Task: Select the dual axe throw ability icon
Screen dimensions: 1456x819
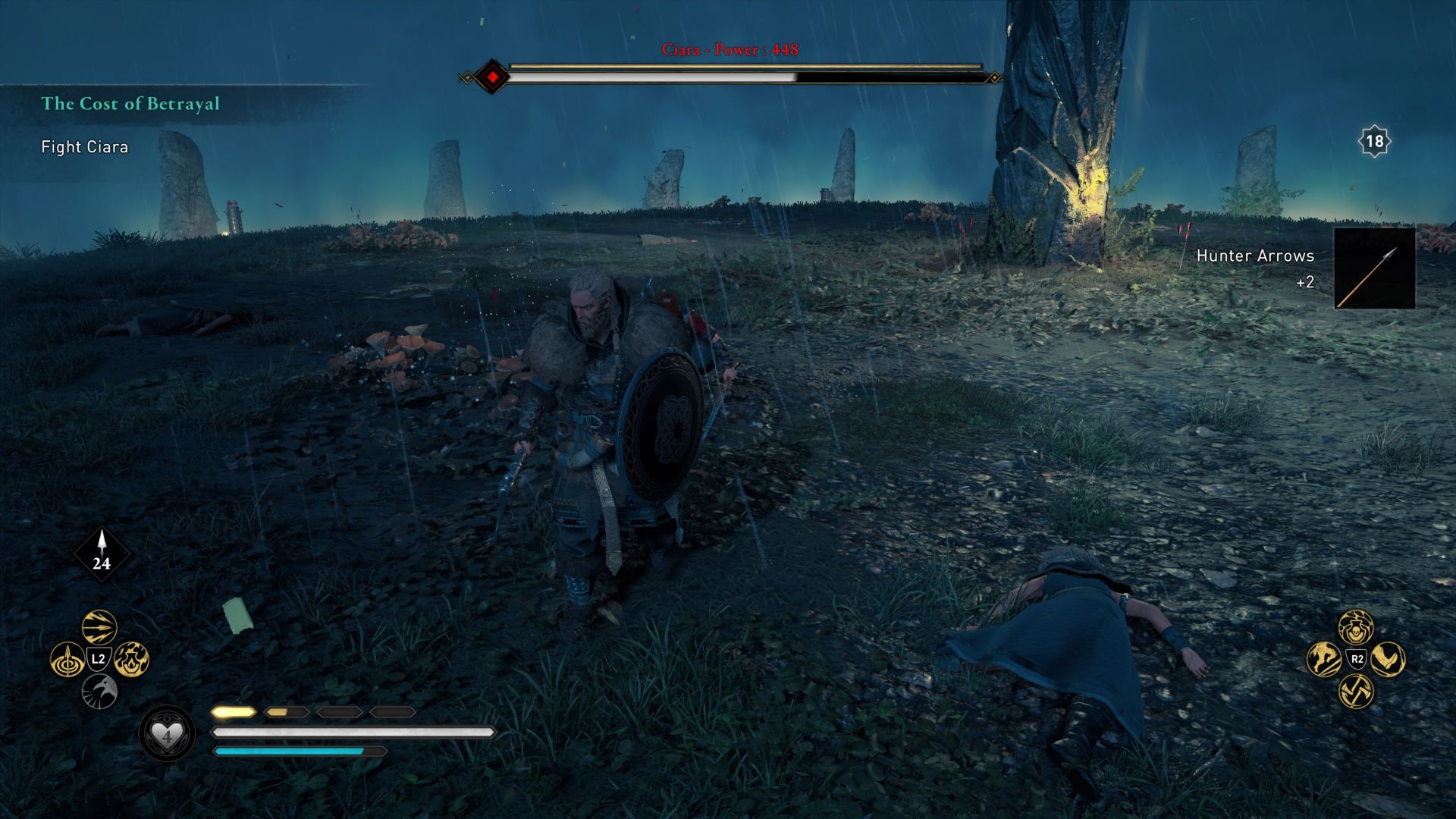Action: 1356,690
